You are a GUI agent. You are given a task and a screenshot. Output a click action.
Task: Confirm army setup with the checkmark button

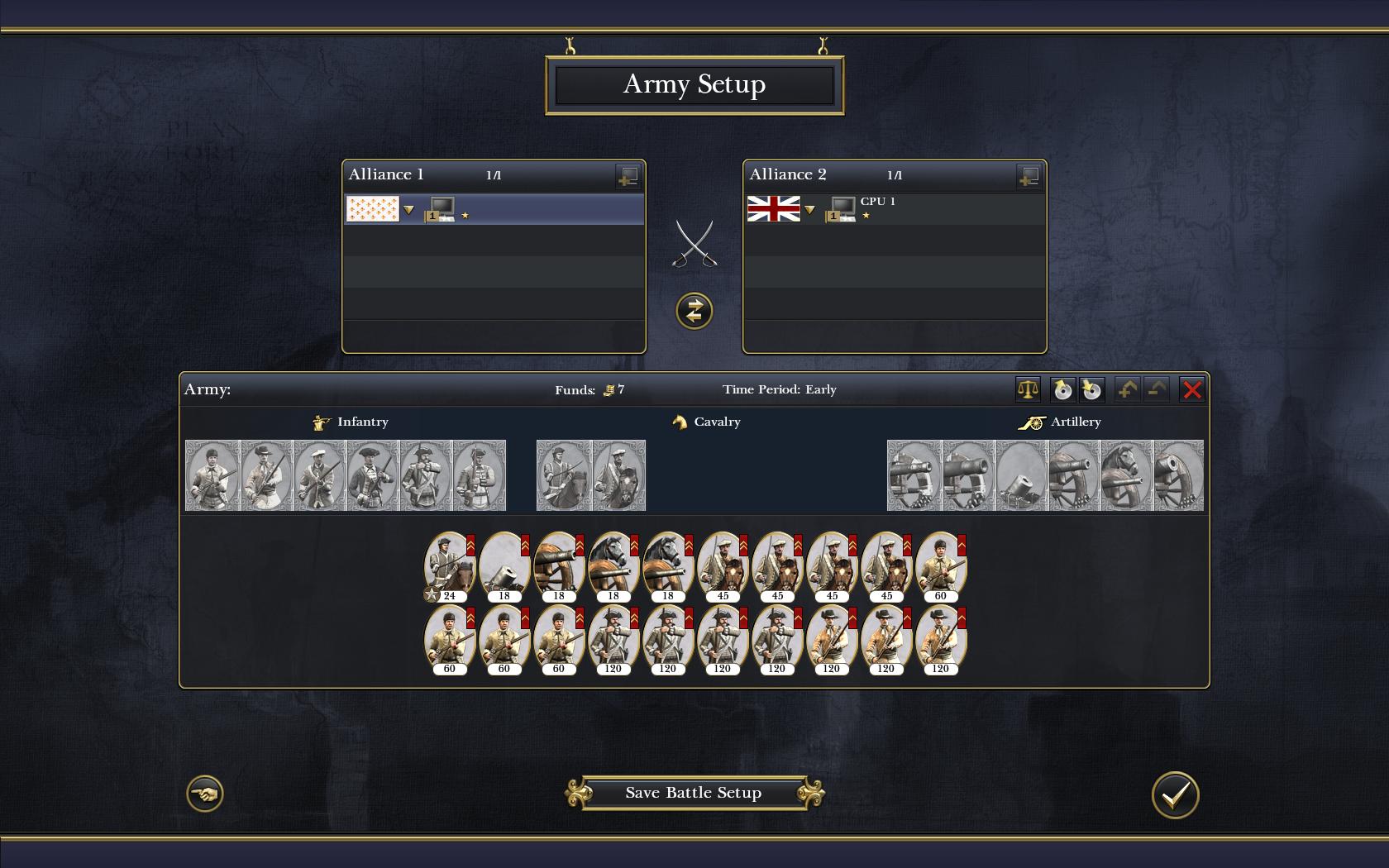click(x=1175, y=794)
